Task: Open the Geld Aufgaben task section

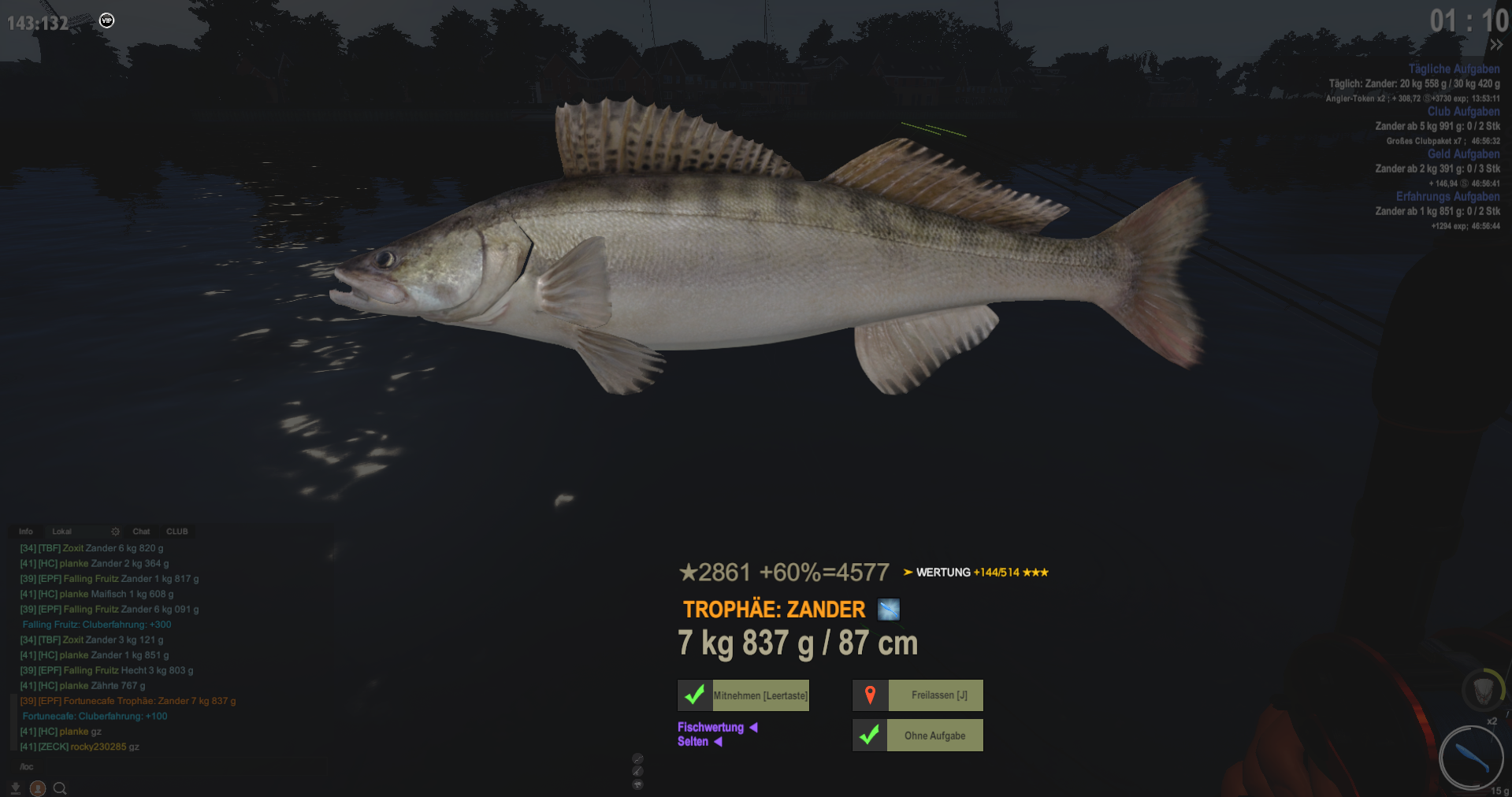Action: 1463,154
